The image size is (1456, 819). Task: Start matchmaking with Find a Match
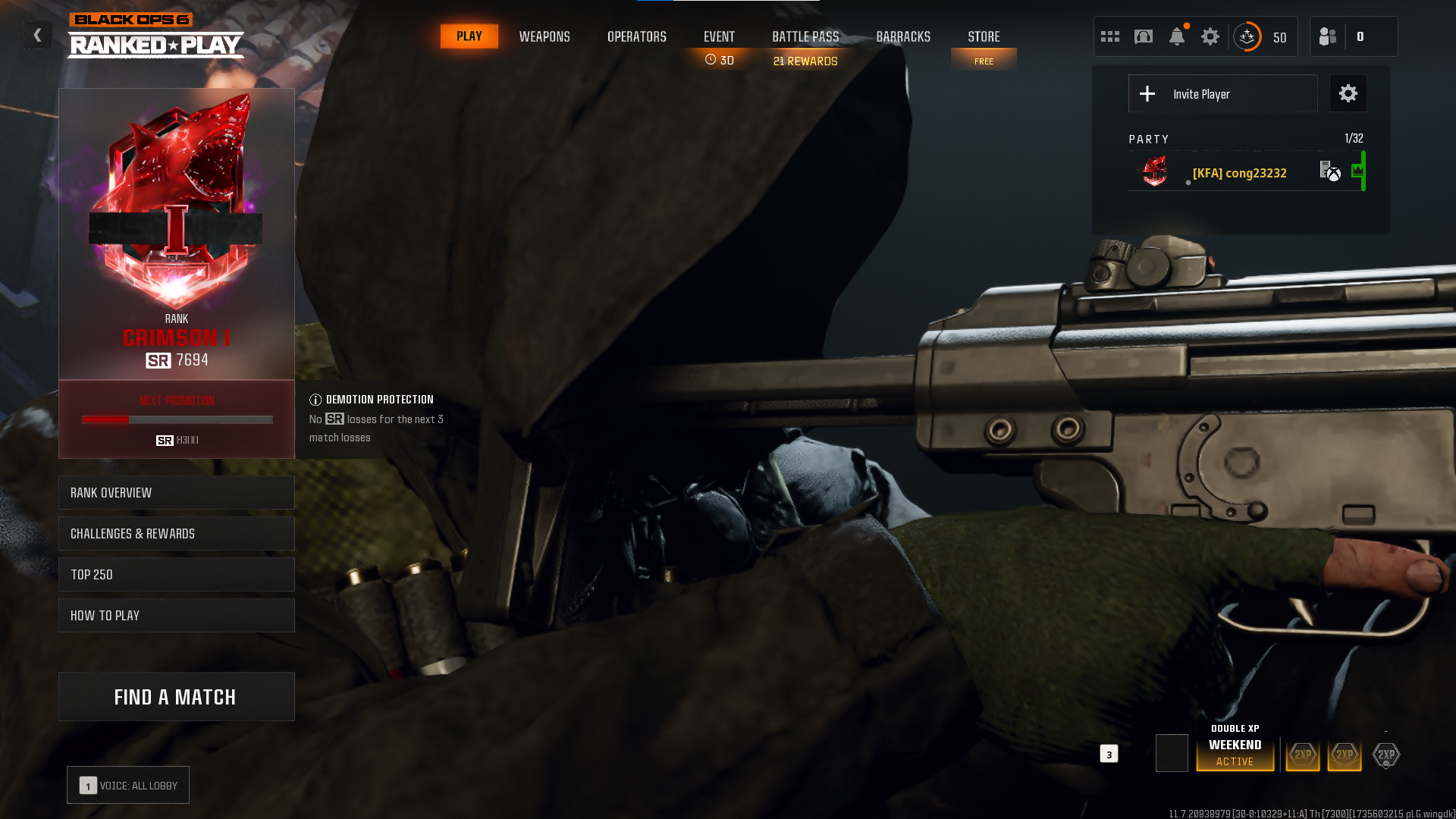[x=177, y=697]
